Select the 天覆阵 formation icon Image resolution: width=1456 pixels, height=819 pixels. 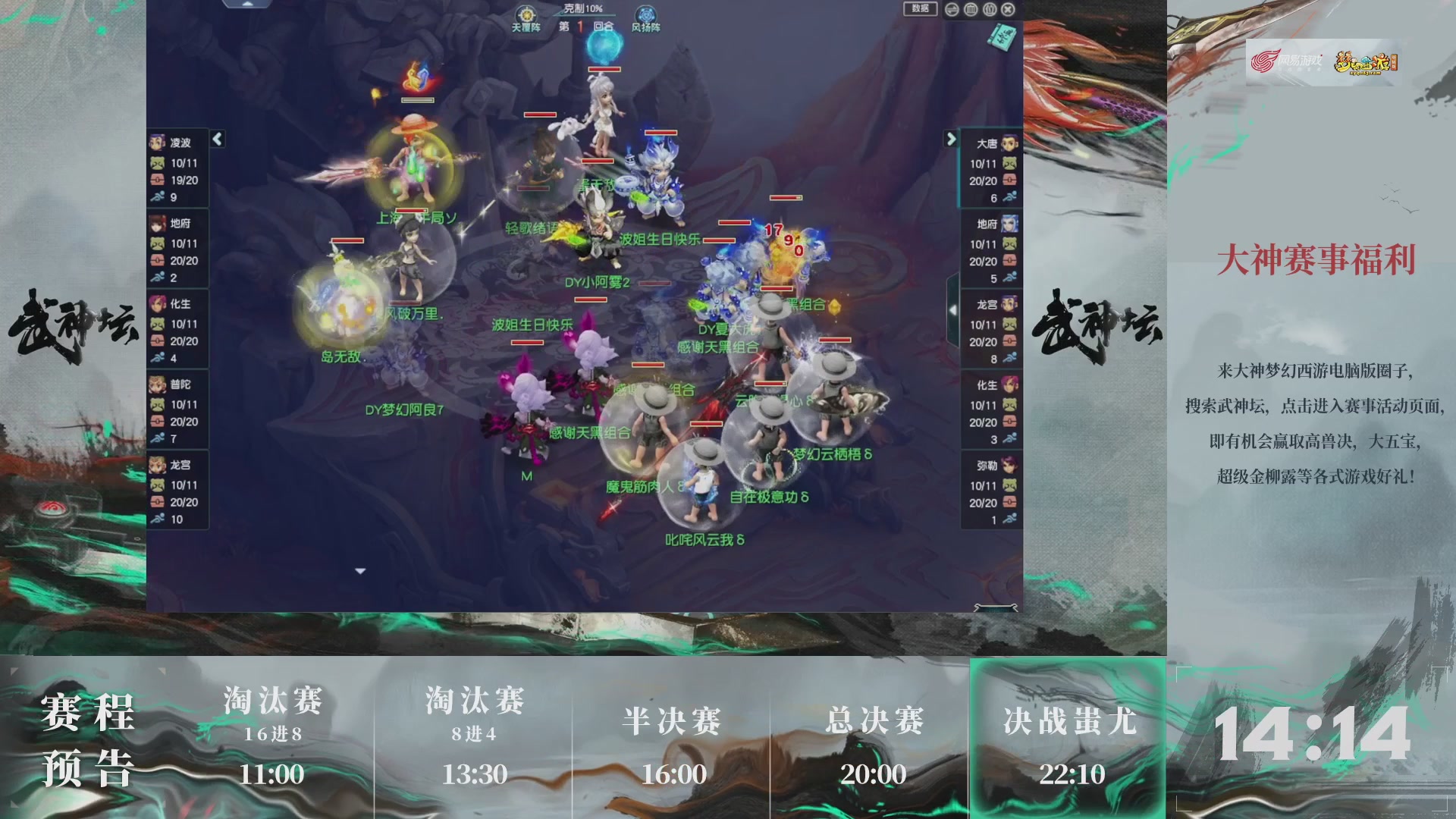[526, 14]
